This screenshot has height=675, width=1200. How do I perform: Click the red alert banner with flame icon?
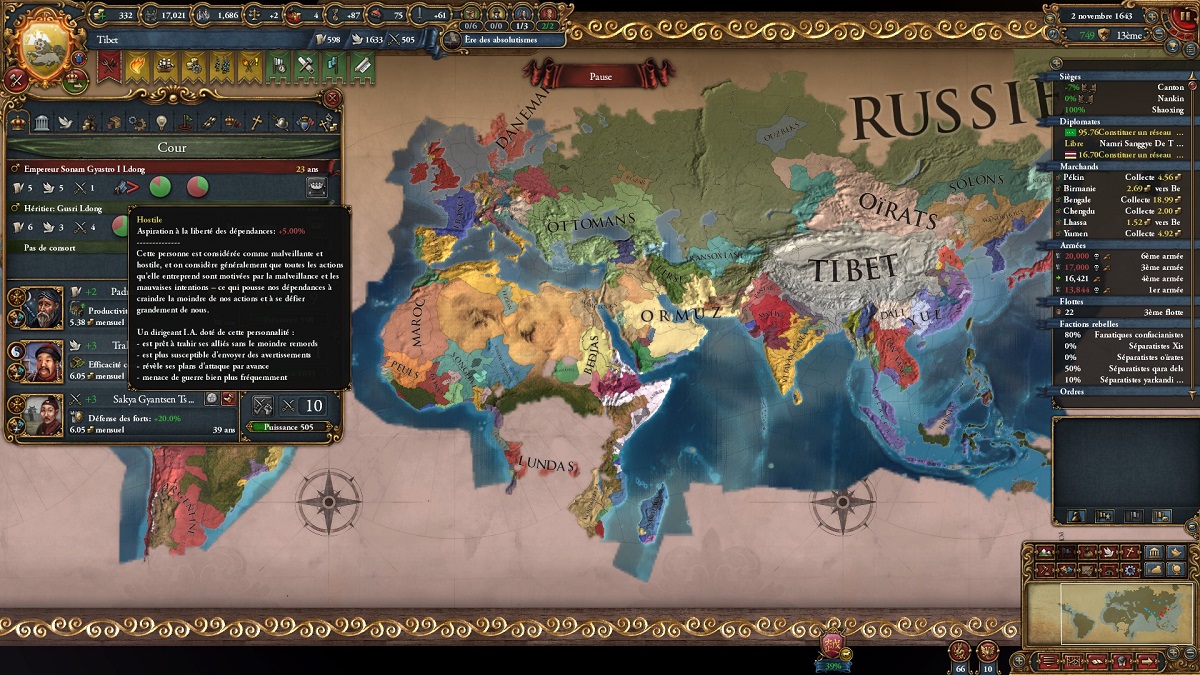point(108,66)
